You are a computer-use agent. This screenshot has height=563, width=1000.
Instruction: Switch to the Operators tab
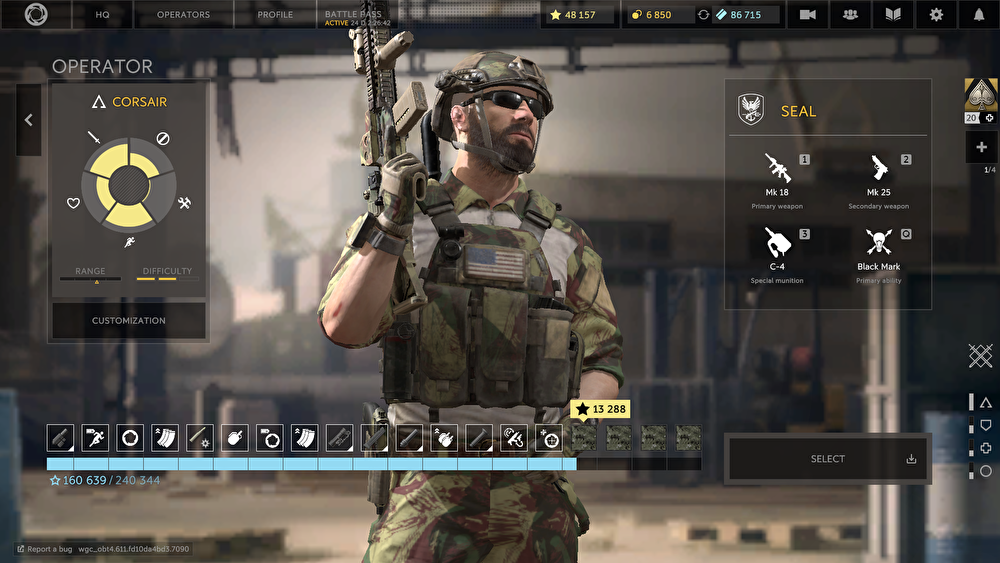tap(183, 15)
